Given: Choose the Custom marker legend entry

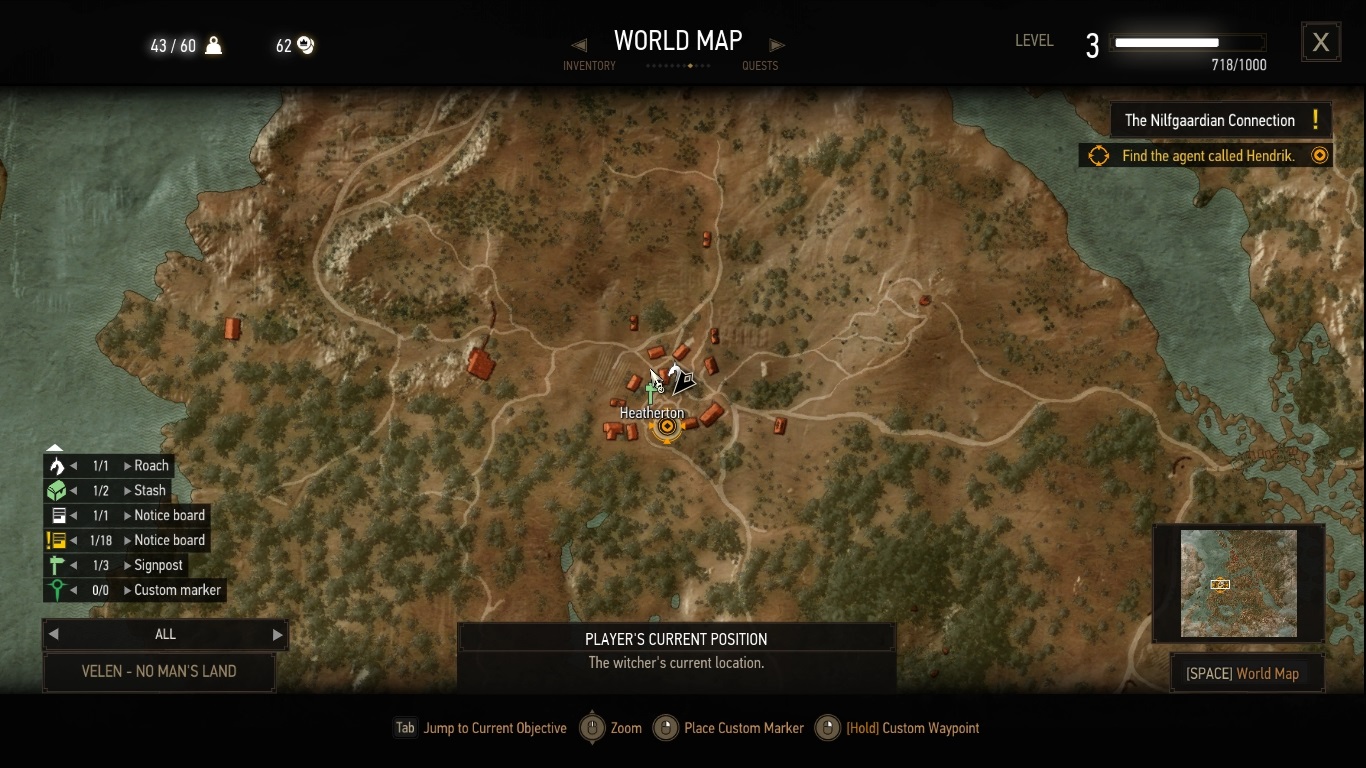Looking at the screenshot, I should [x=177, y=590].
